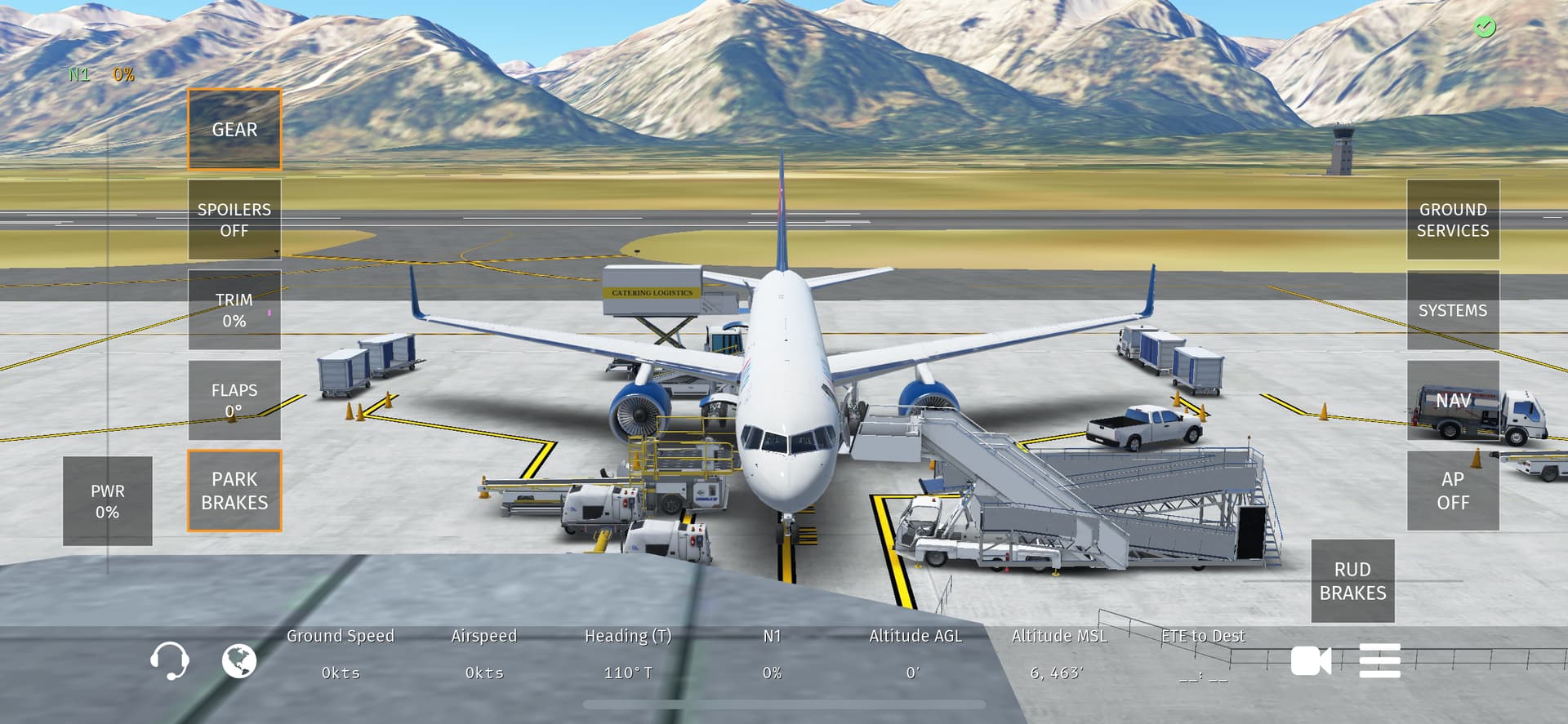Open the GROUND SERVICES menu
This screenshot has width=1568, height=724.
tap(1452, 220)
